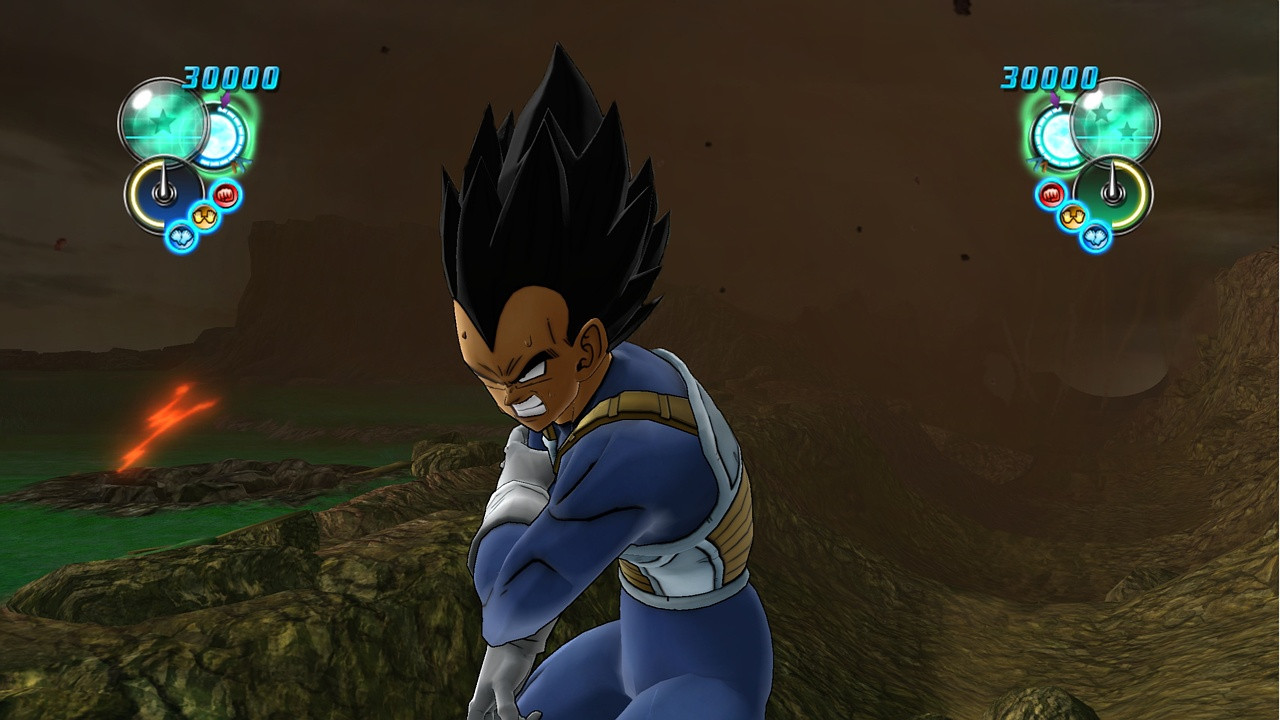Select the yellow hands icon on right HUD

pos(1072,215)
